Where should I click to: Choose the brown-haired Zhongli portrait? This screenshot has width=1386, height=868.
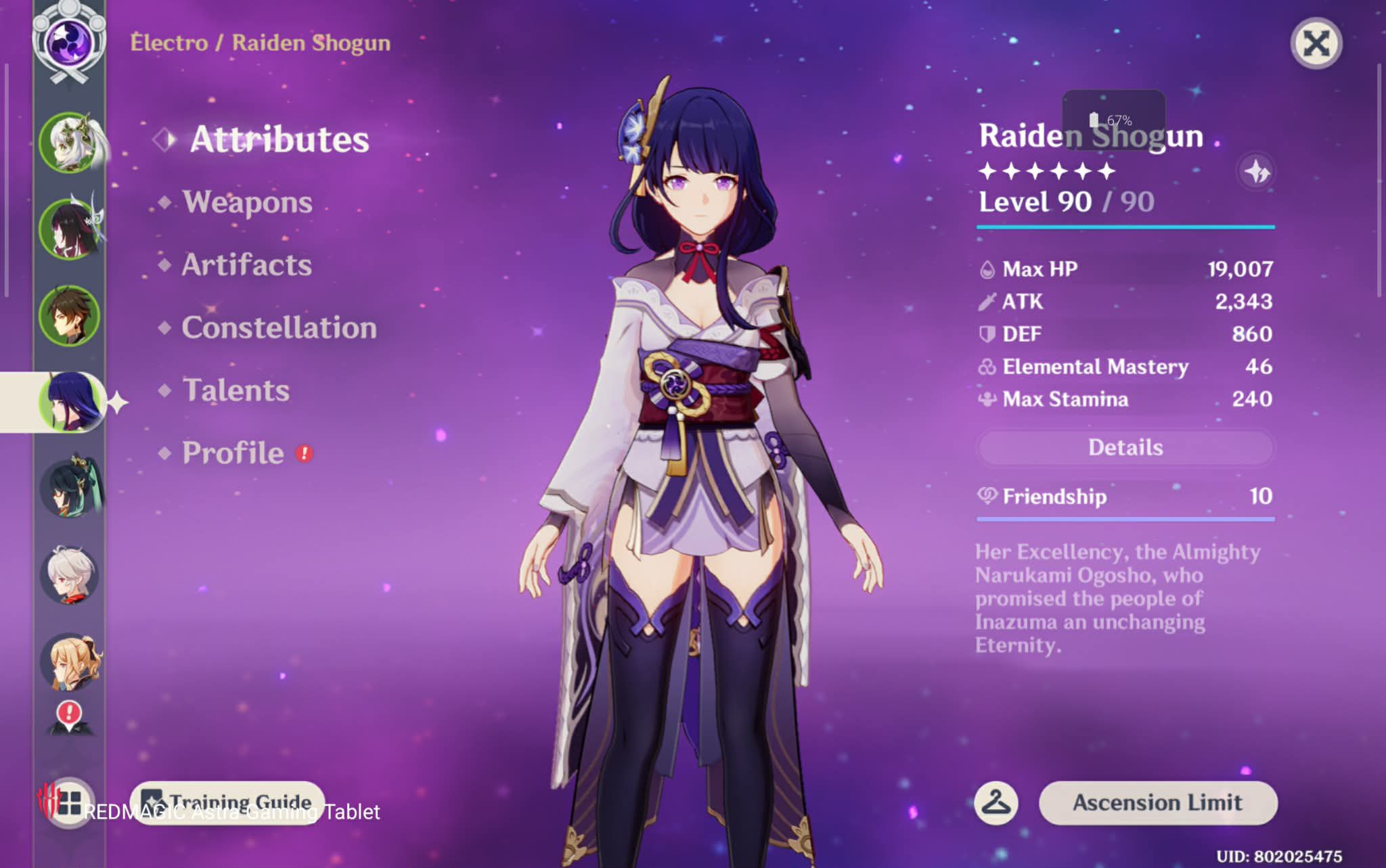point(69,315)
